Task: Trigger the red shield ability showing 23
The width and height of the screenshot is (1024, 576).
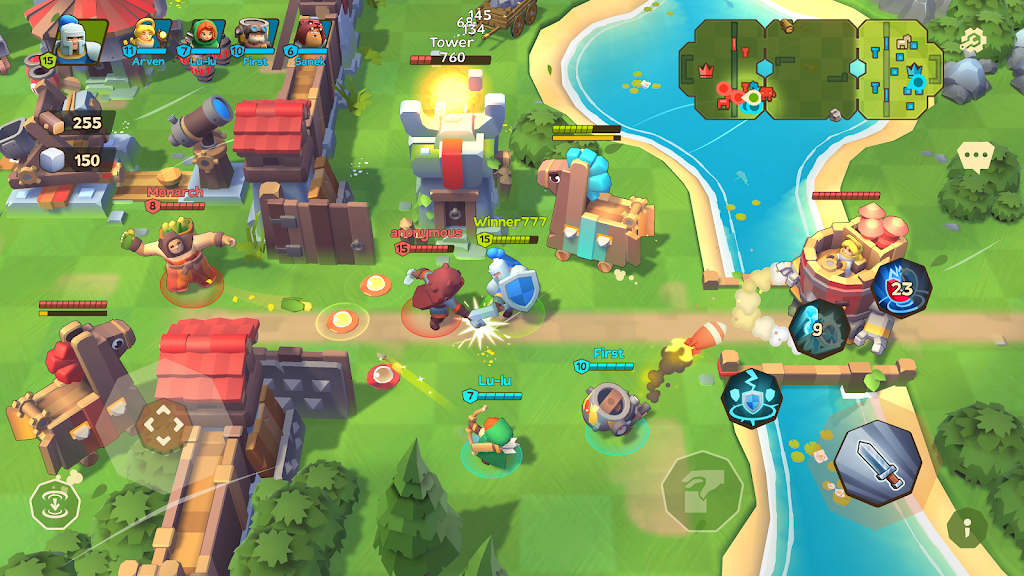Action: 900,288
